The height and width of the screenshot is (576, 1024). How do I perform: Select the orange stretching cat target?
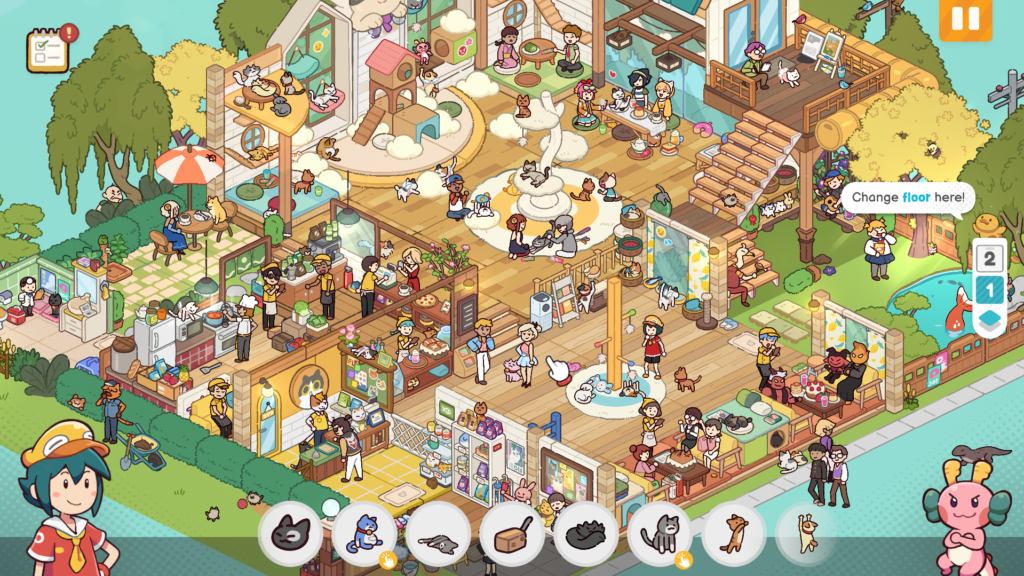(734, 534)
